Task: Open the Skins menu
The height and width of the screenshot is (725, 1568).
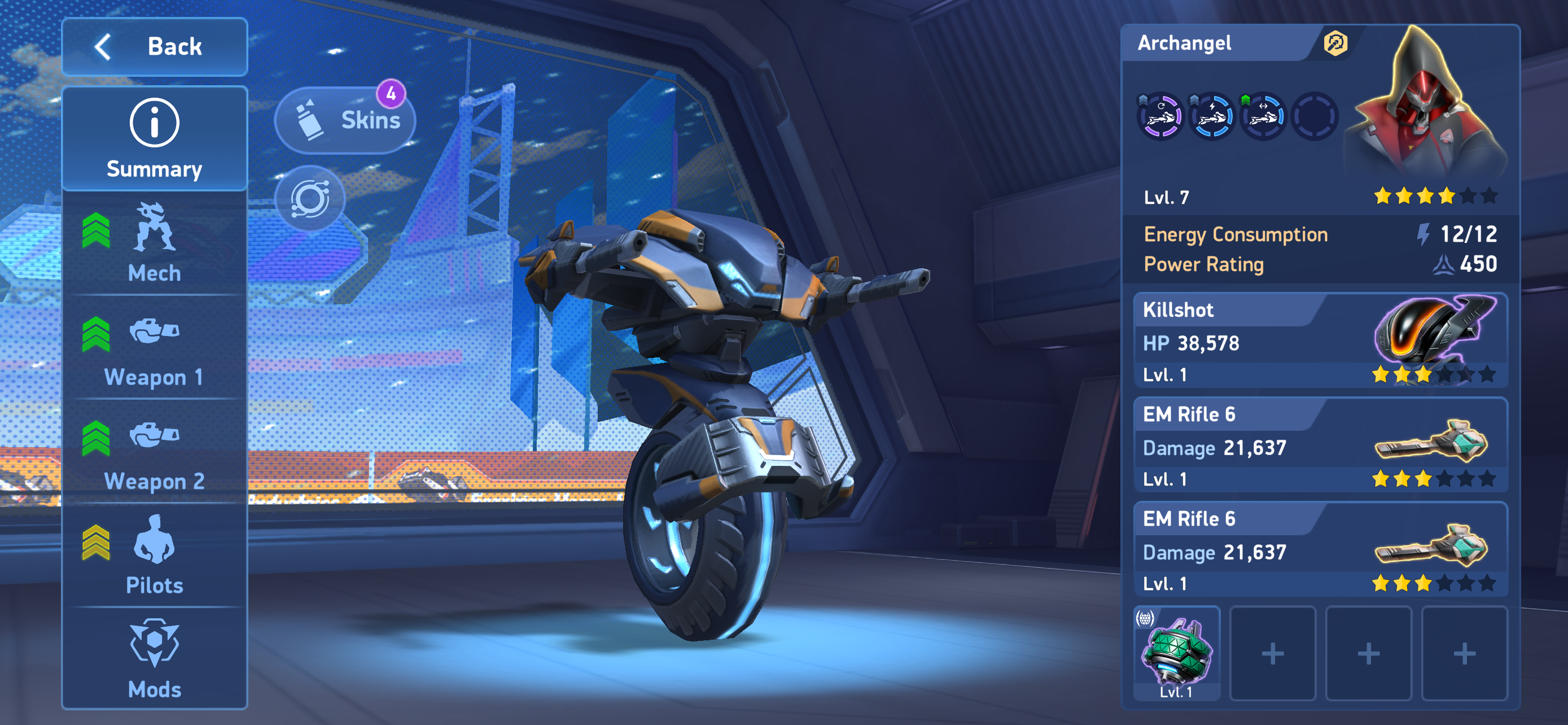Action: point(346,120)
